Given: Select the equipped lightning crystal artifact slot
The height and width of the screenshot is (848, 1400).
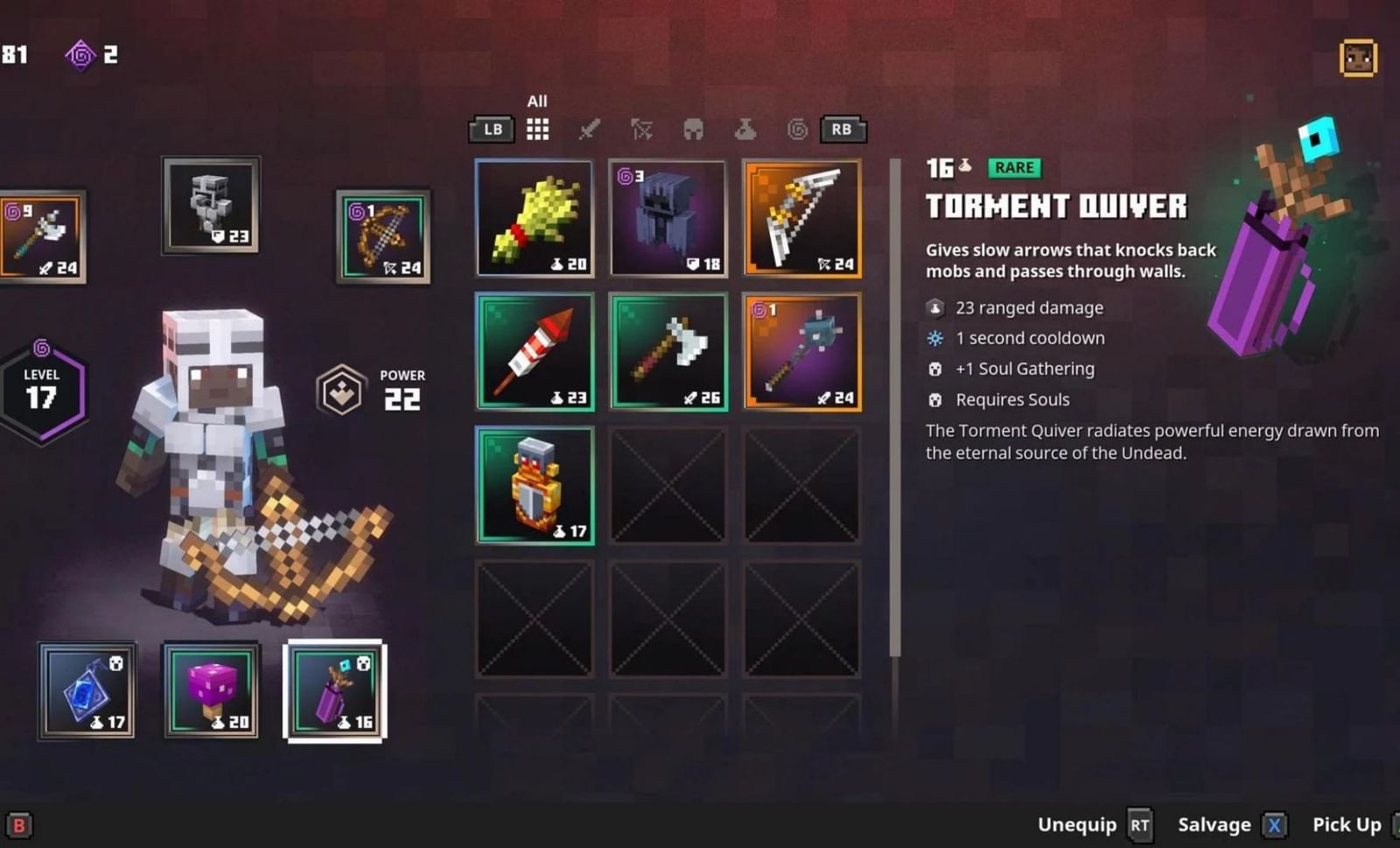Looking at the screenshot, I should tap(87, 690).
